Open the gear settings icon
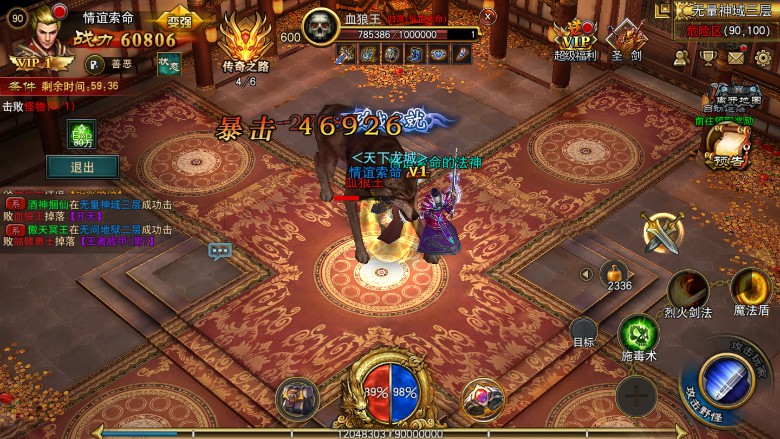 (762, 57)
